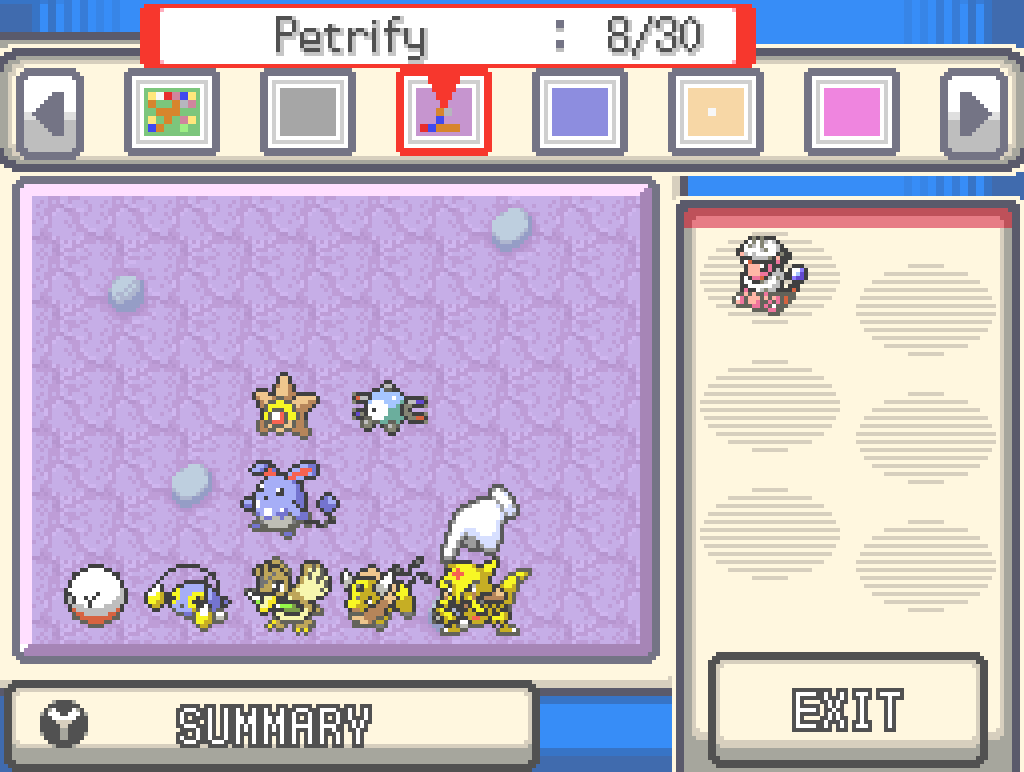Select Slowking in the party panel
This screenshot has height=772, width=1024.
768,274
